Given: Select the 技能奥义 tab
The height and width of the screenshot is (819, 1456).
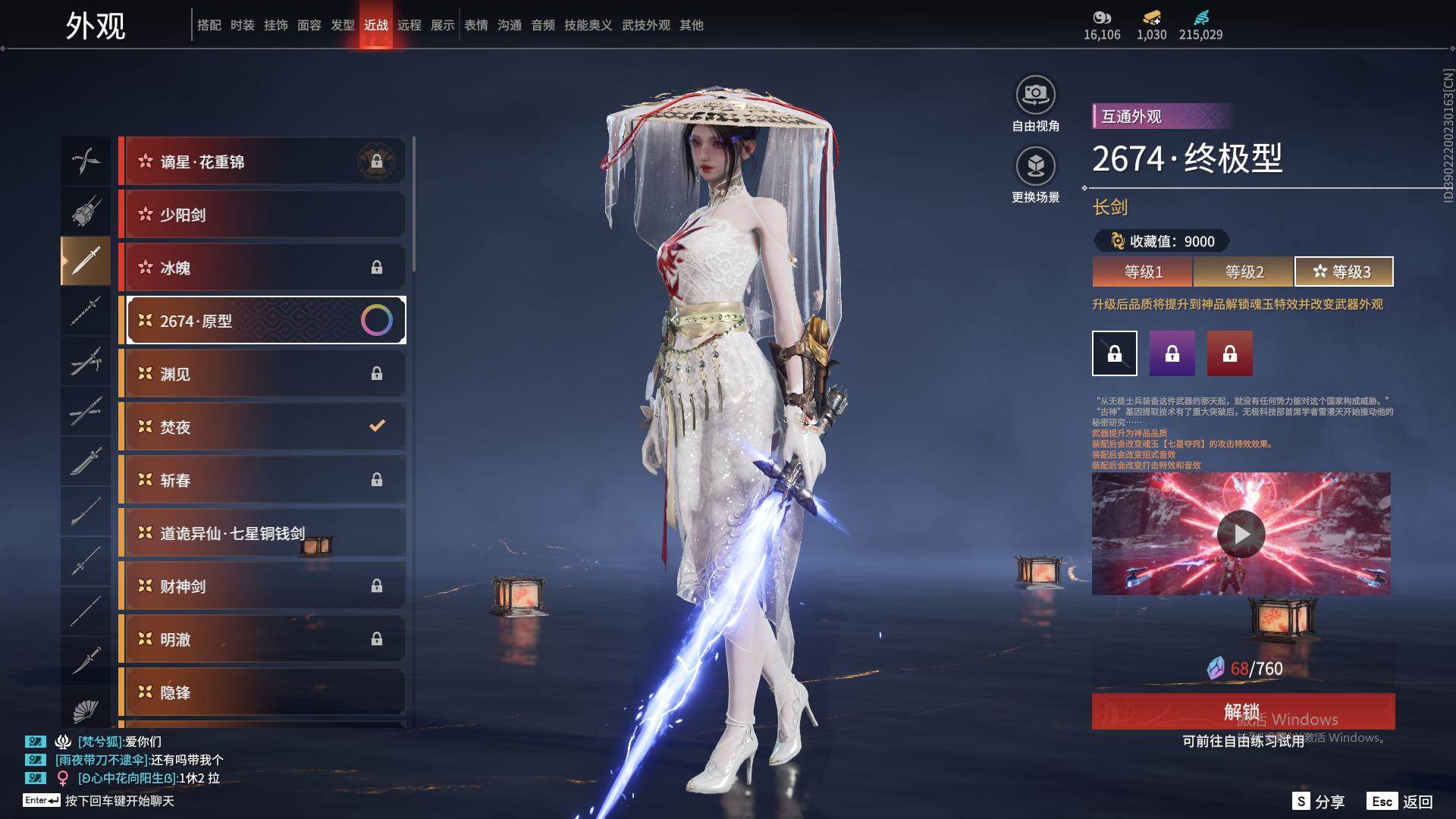Looking at the screenshot, I should point(588,25).
